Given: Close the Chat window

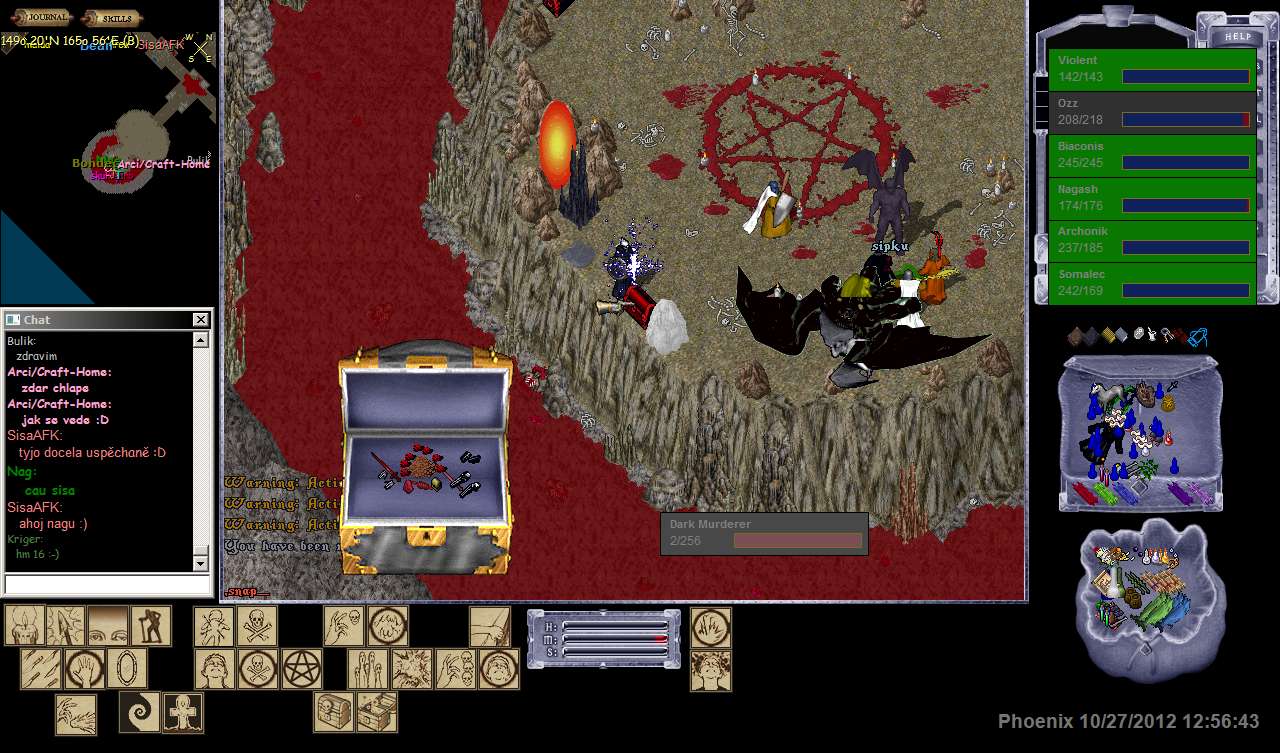Looking at the screenshot, I should point(200,319).
